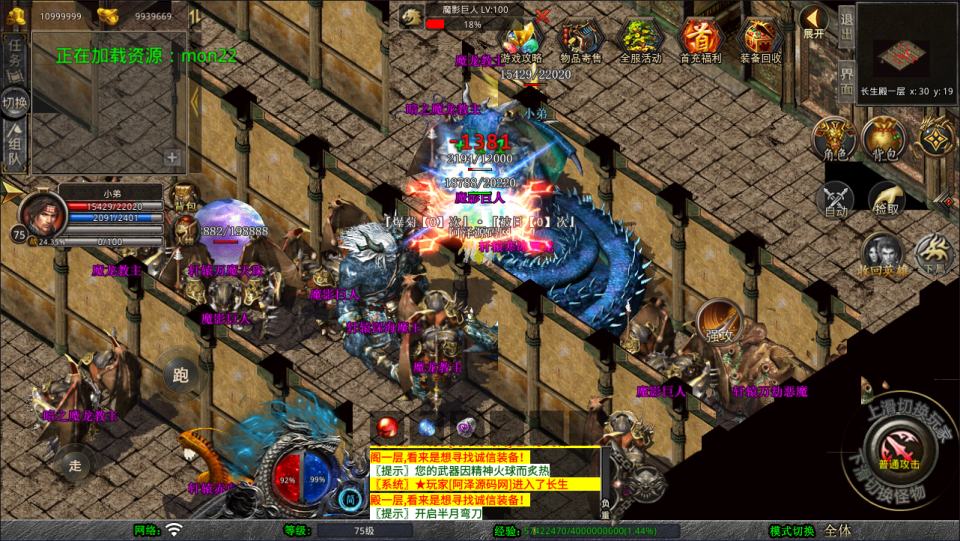960x541 pixels.
Task: Tap the 拾取 pickup hand button
Action: click(885, 198)
